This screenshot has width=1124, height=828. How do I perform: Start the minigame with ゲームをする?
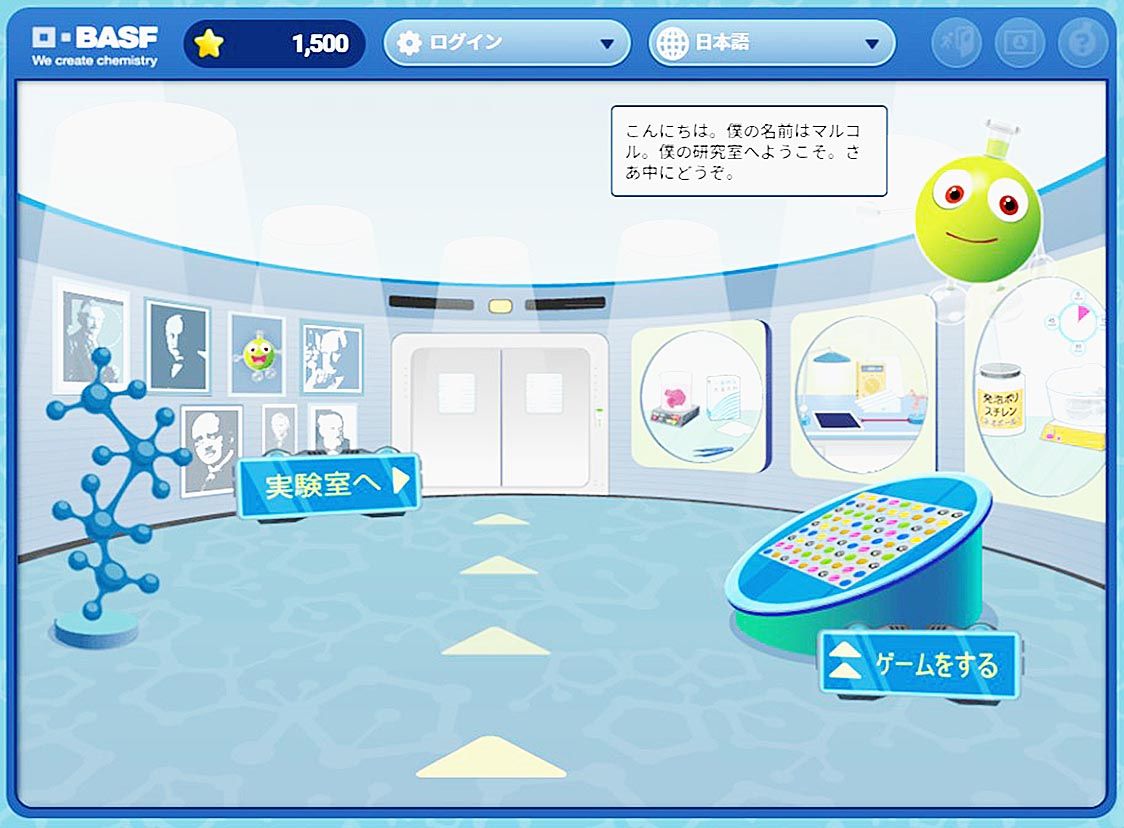tap(919, 663)
